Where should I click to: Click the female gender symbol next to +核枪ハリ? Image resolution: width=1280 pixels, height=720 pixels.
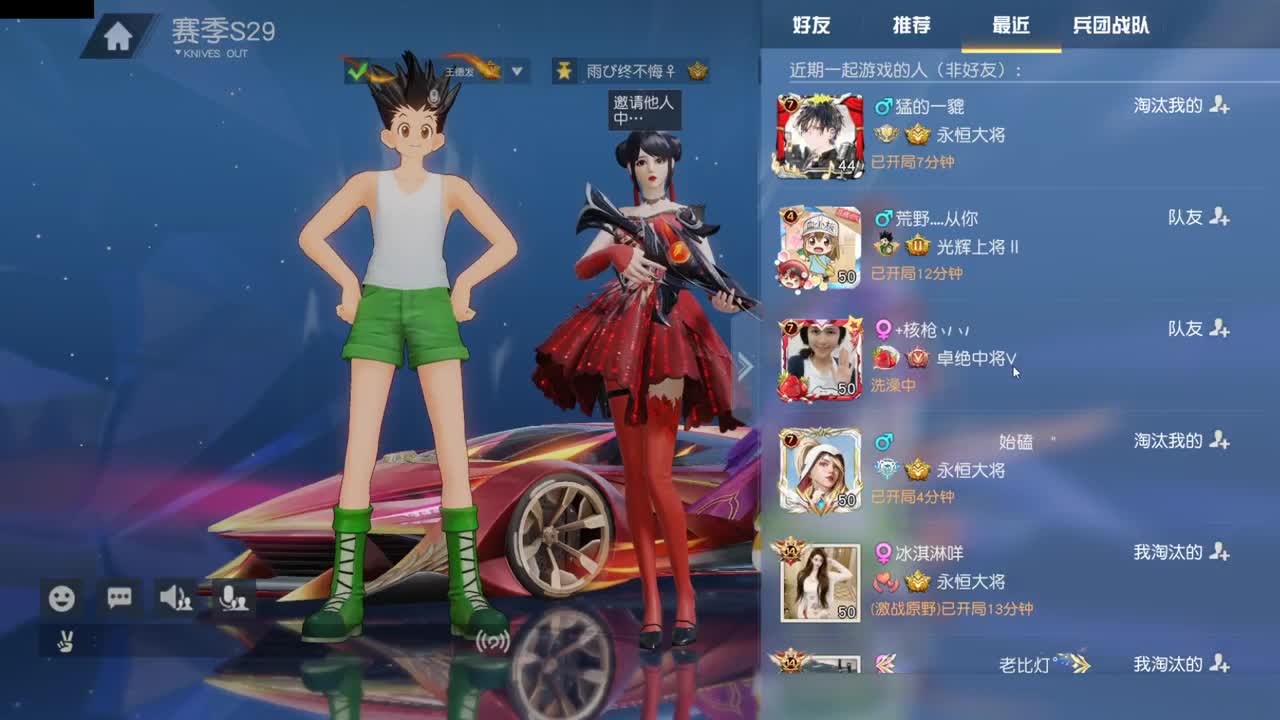click(884, 329)
